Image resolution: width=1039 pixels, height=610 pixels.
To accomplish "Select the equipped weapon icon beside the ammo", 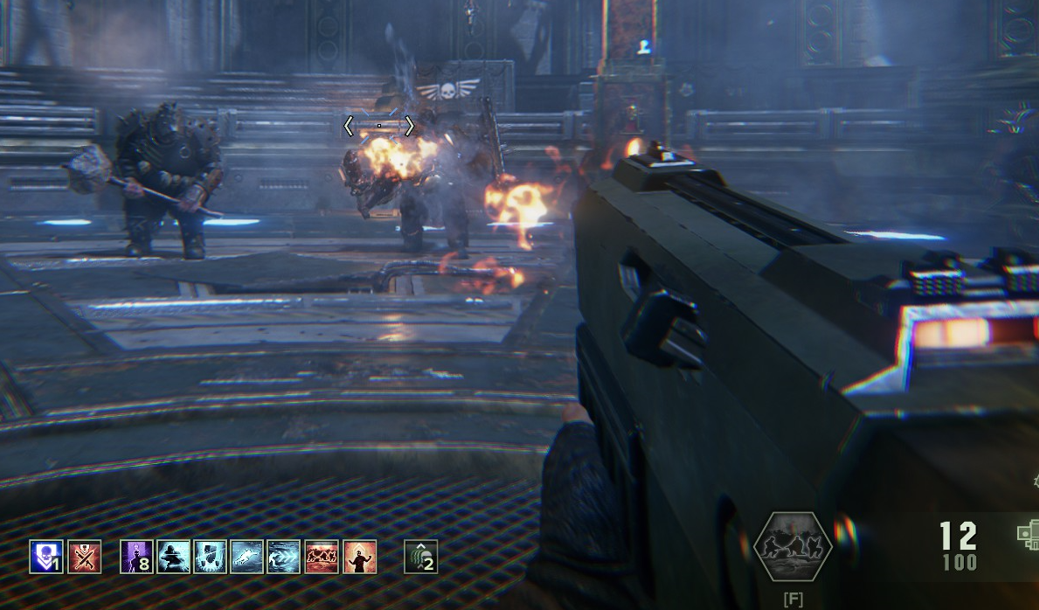I will click(1028, 535).
